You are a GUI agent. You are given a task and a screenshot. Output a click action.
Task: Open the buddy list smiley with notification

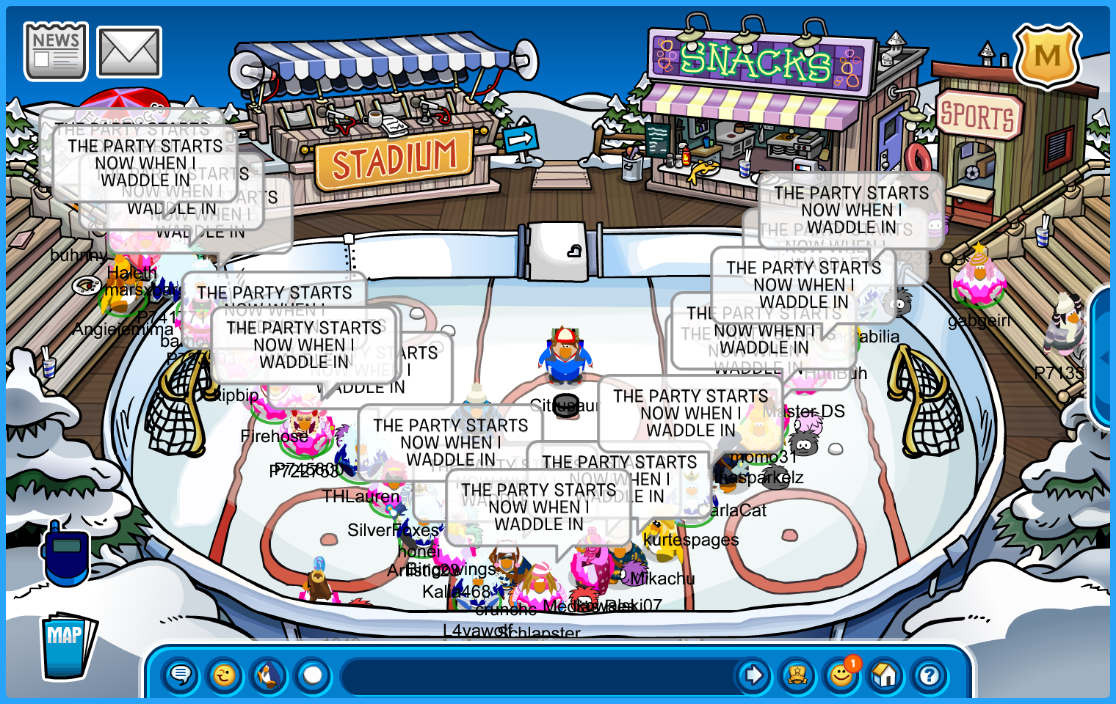pyautogui.click(x=841, y=676)
